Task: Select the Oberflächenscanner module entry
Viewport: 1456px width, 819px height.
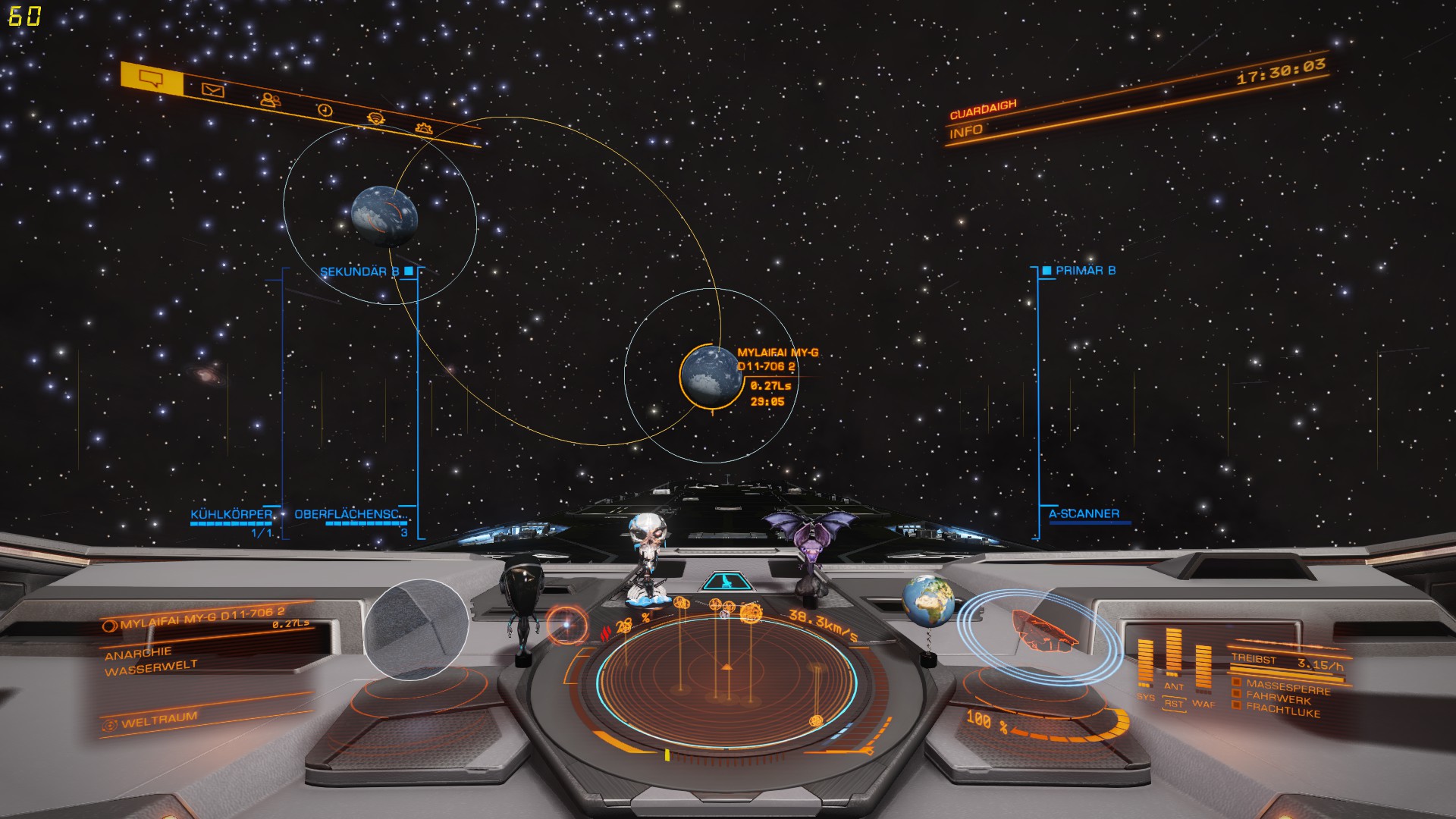Action: 351,514
